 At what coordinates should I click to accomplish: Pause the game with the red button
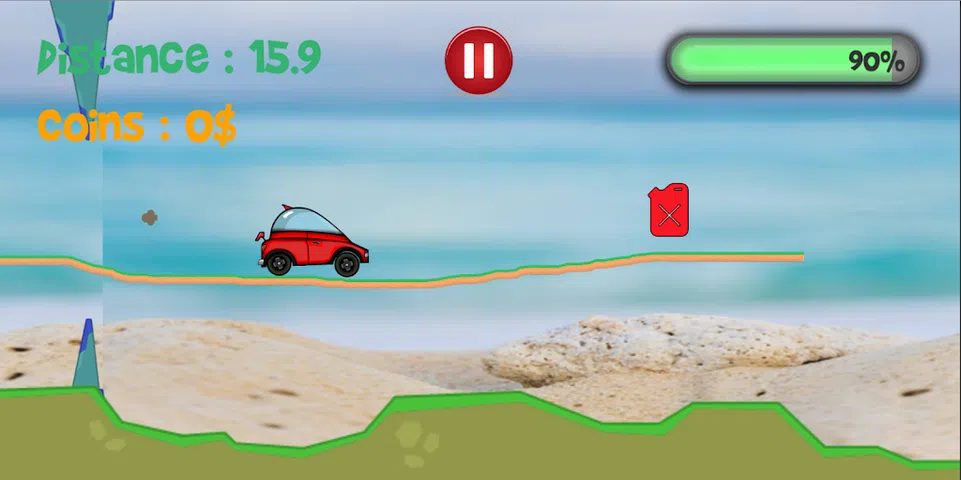coord(478,60)
